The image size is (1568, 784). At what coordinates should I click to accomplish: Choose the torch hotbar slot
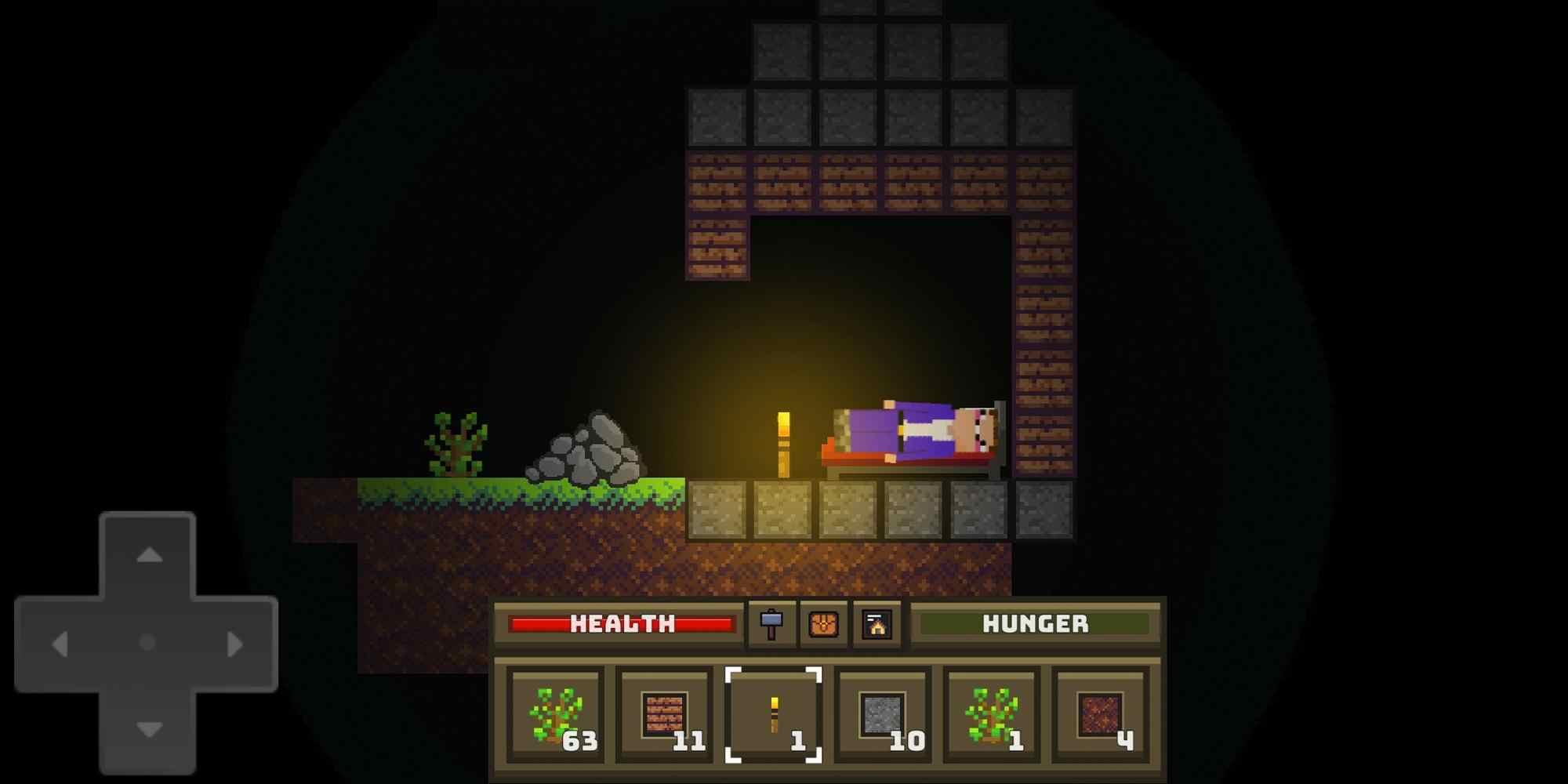pos(774,714)
